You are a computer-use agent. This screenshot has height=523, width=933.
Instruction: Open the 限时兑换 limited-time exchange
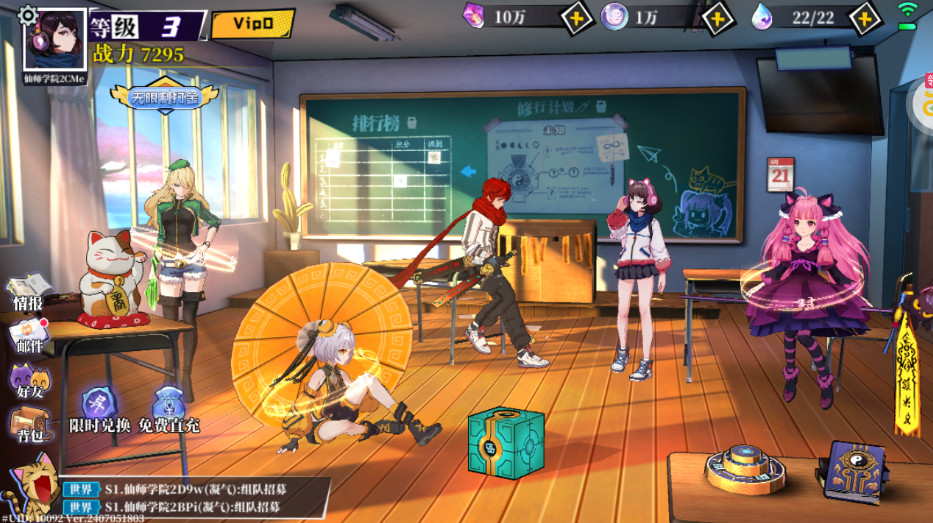coord(99,412)
